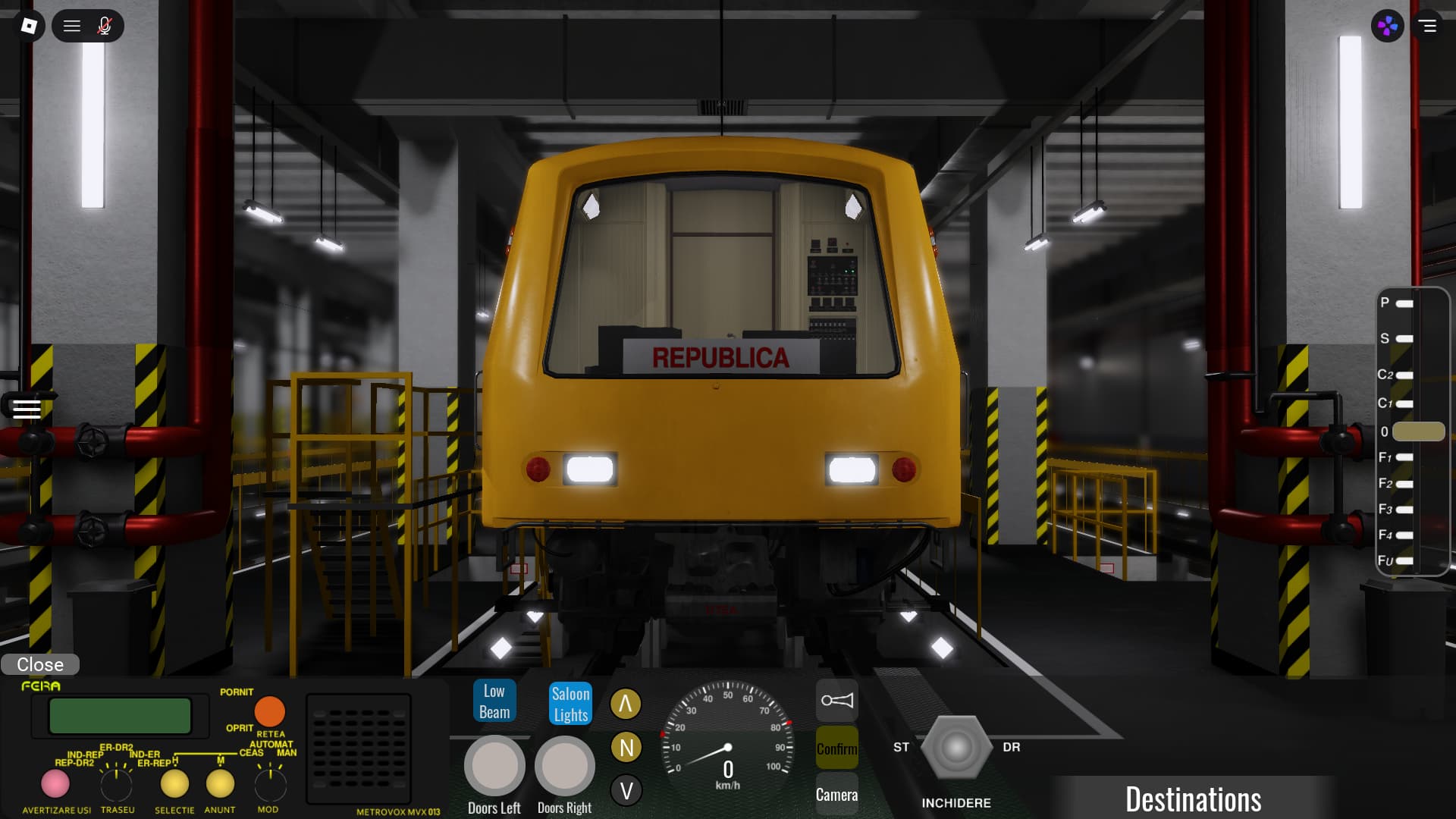Toggle the muted microphone icon
Image resolution: width=1456 pixels, height=819 pixels.
coord(105,26)
